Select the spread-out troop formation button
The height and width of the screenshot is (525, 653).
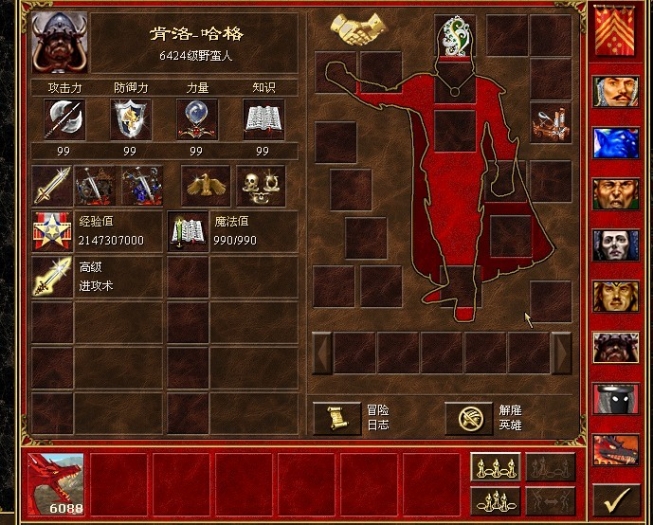496,467
